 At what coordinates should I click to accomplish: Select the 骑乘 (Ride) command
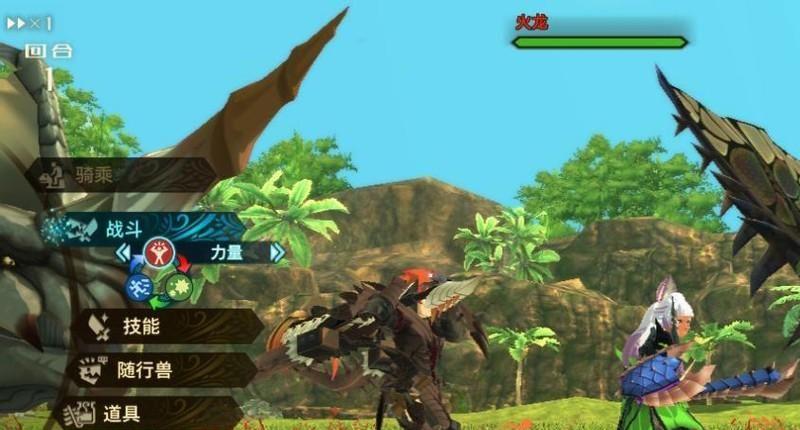coord(120,175)
